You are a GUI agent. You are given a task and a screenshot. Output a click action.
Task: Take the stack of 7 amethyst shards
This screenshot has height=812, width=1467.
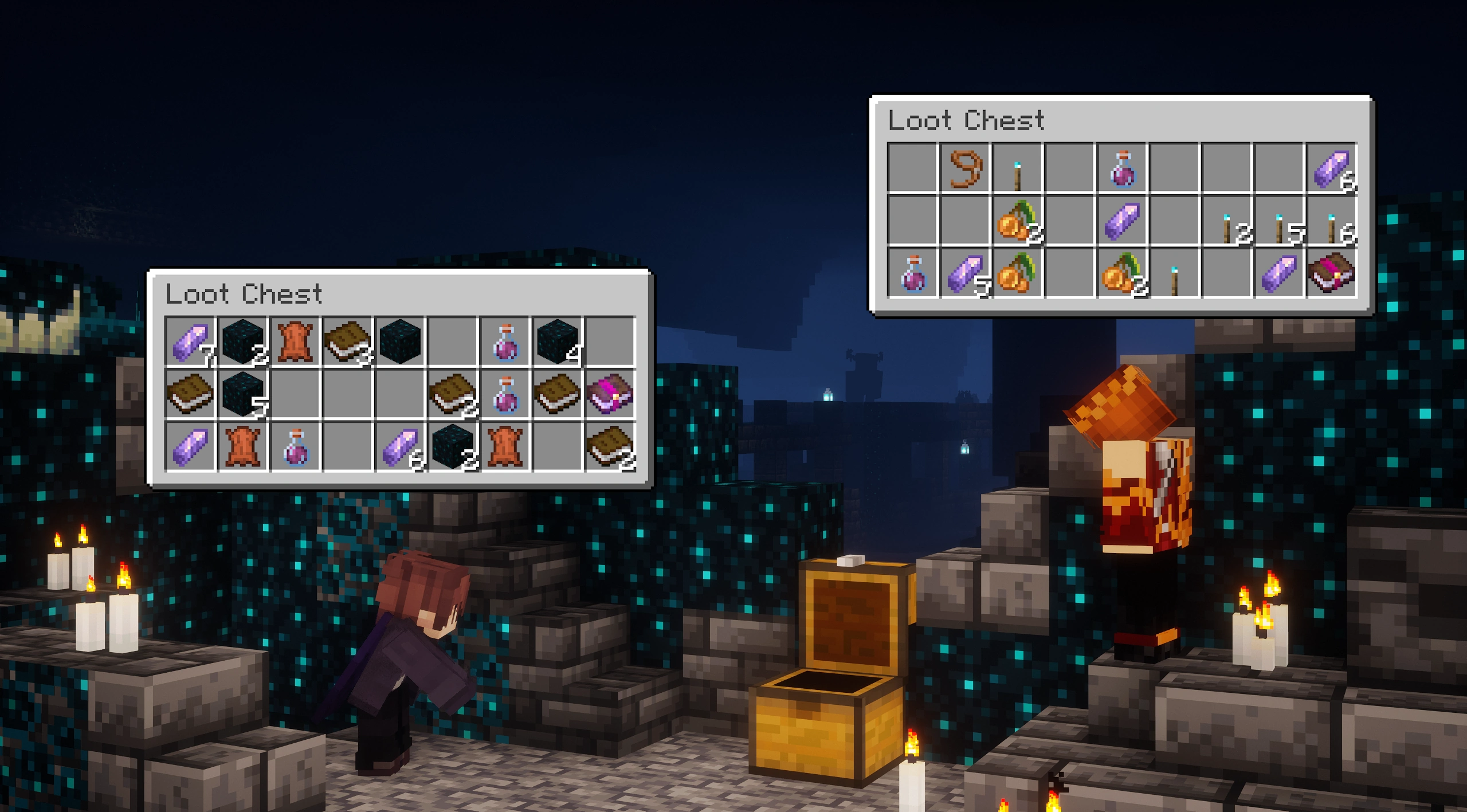pos(190,342)
